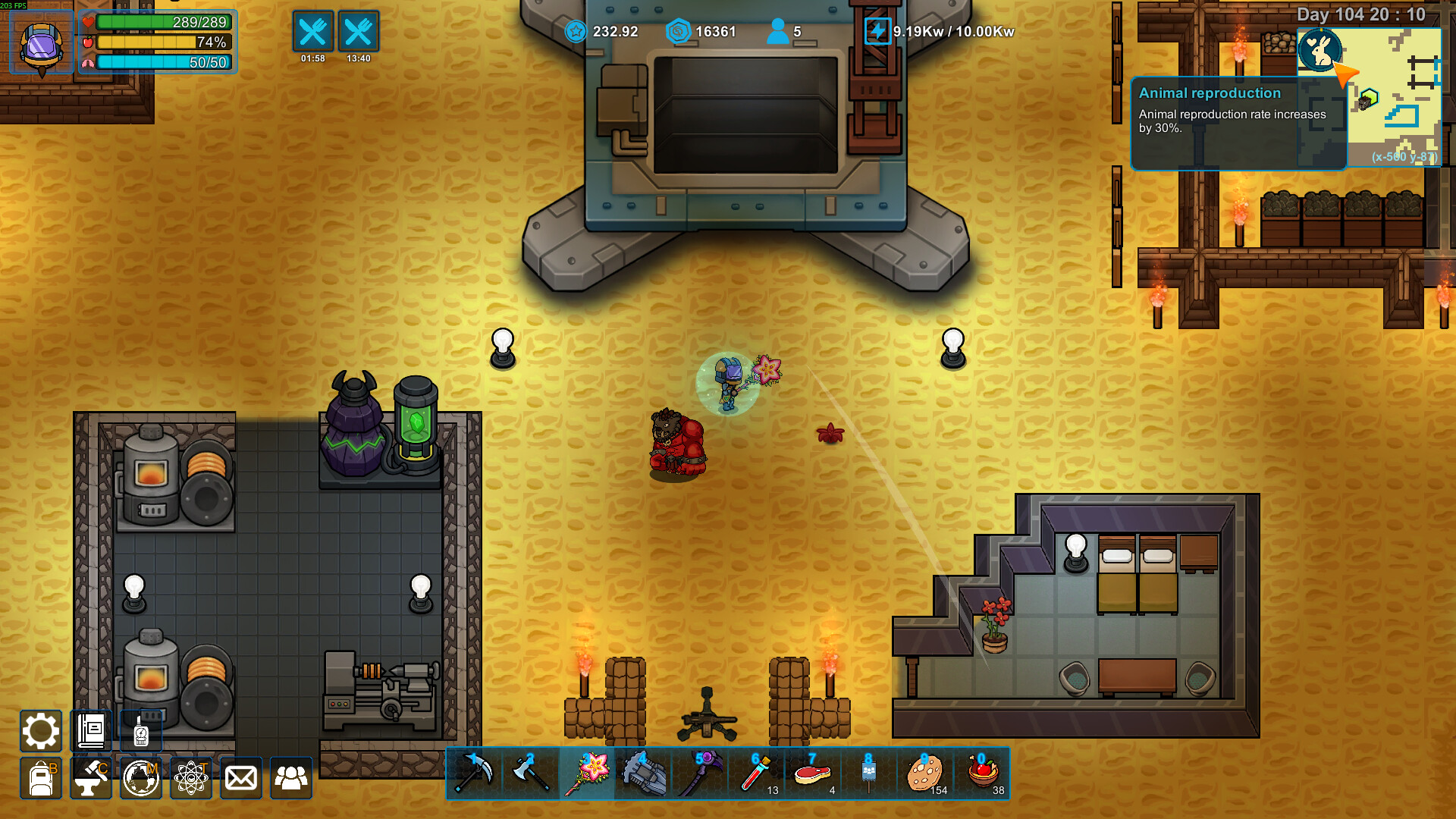Open the colonist management panel
Viewport: 1456px width, 819px height.
click(291, 777)
